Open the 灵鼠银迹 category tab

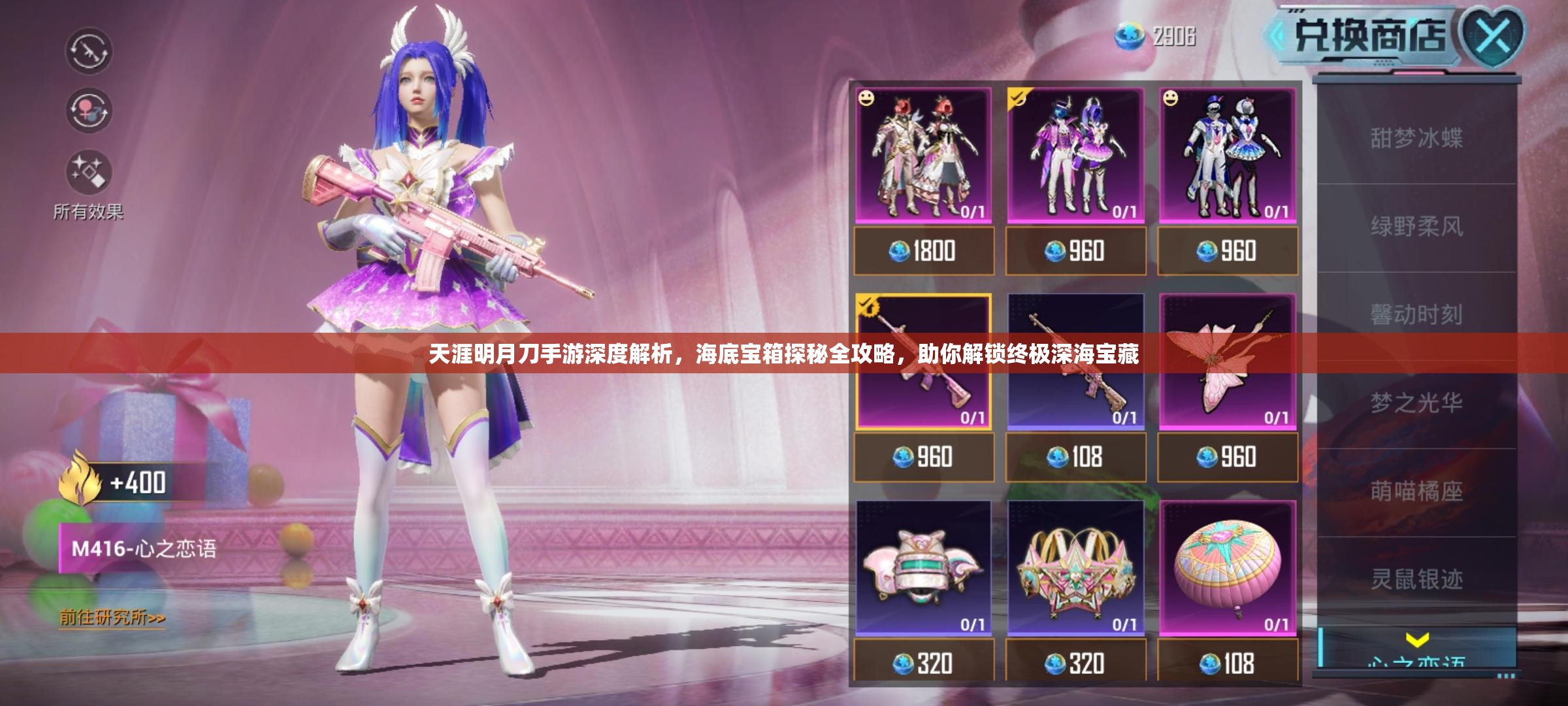[x=1416, y=580]
